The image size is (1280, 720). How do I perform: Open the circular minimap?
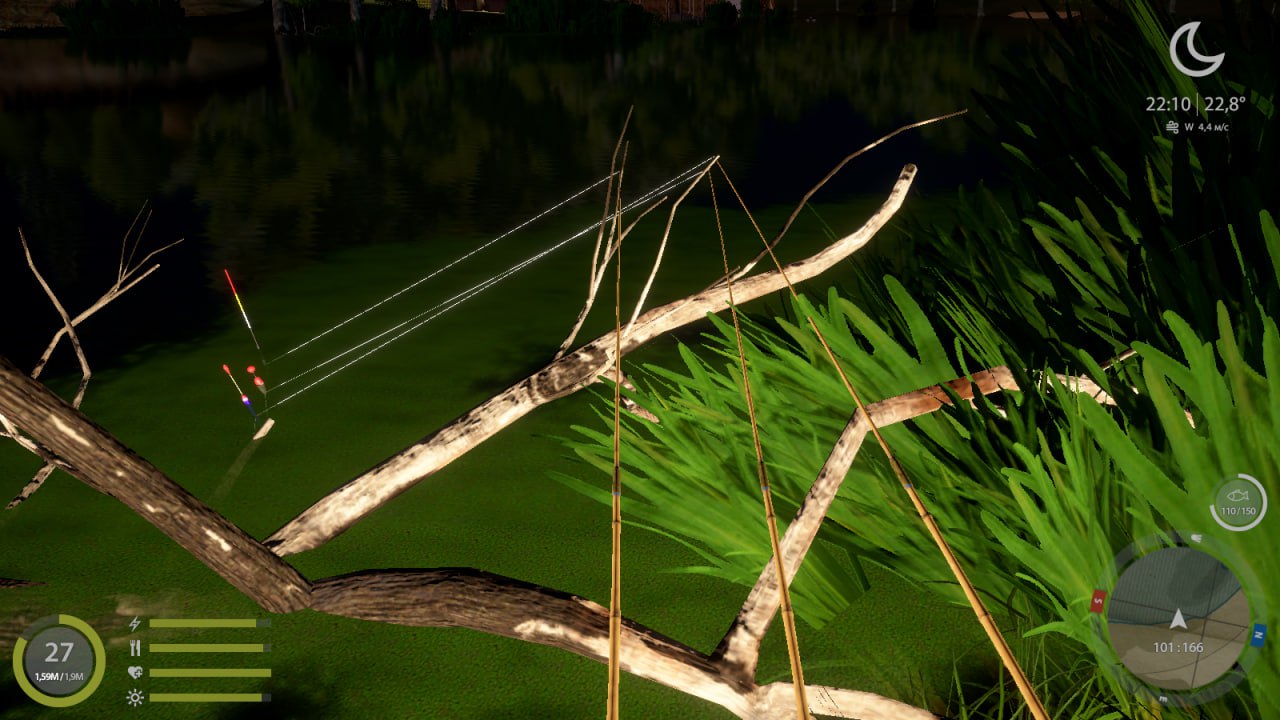(x=1178, y=618)
